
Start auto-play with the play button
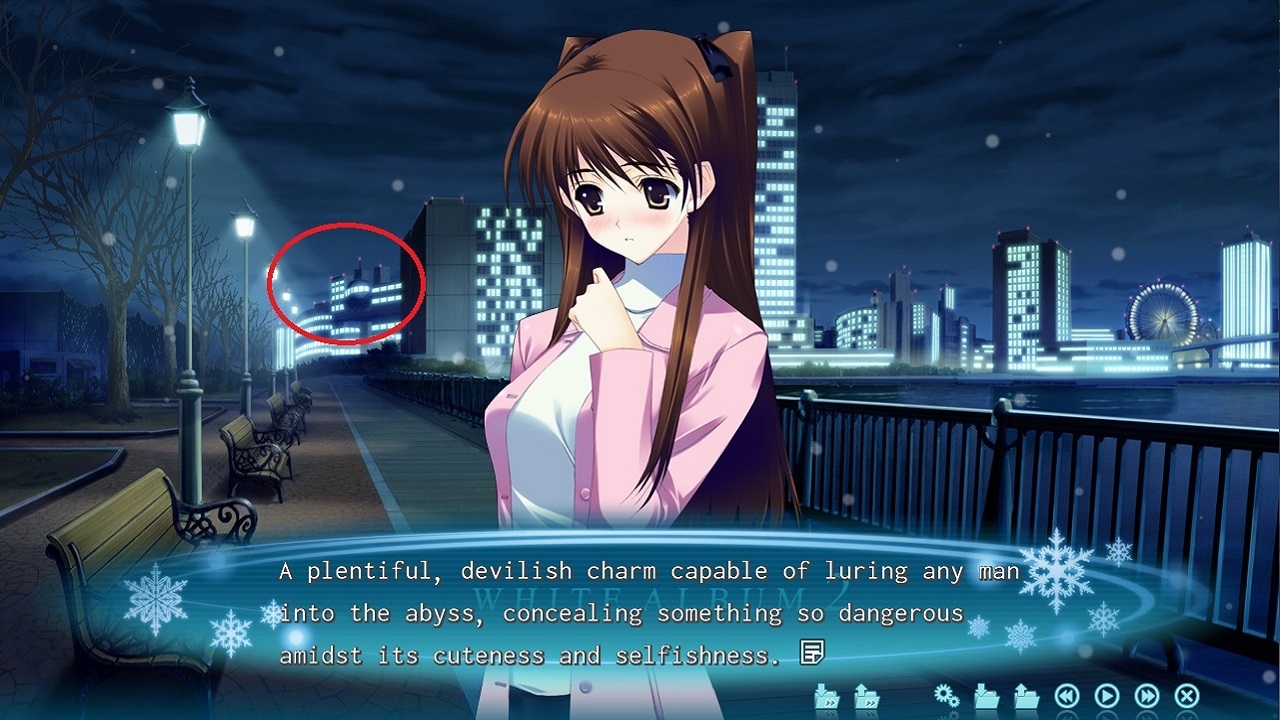coord(1107,696)
